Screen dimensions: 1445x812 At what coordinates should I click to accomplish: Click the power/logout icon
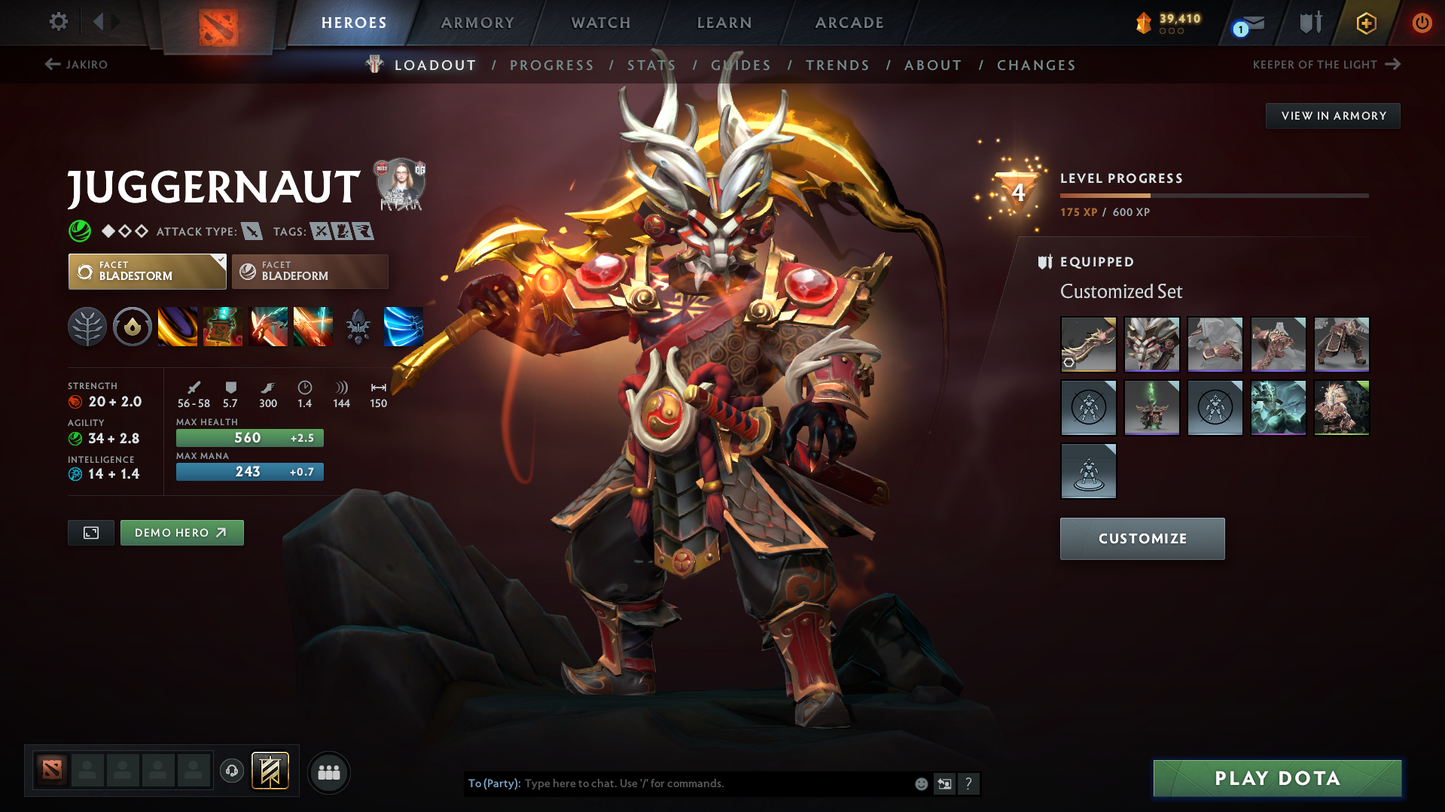click(1422, 22)
